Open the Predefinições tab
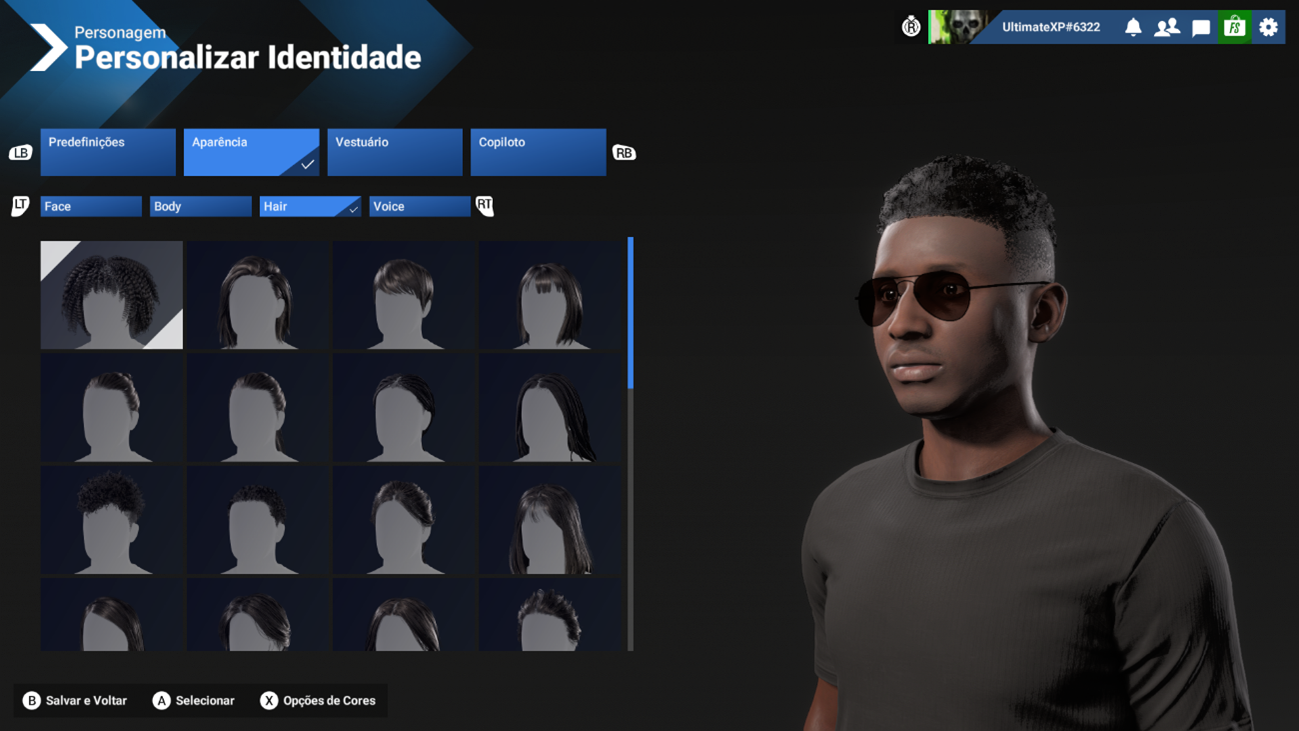 tap(108, 152)
